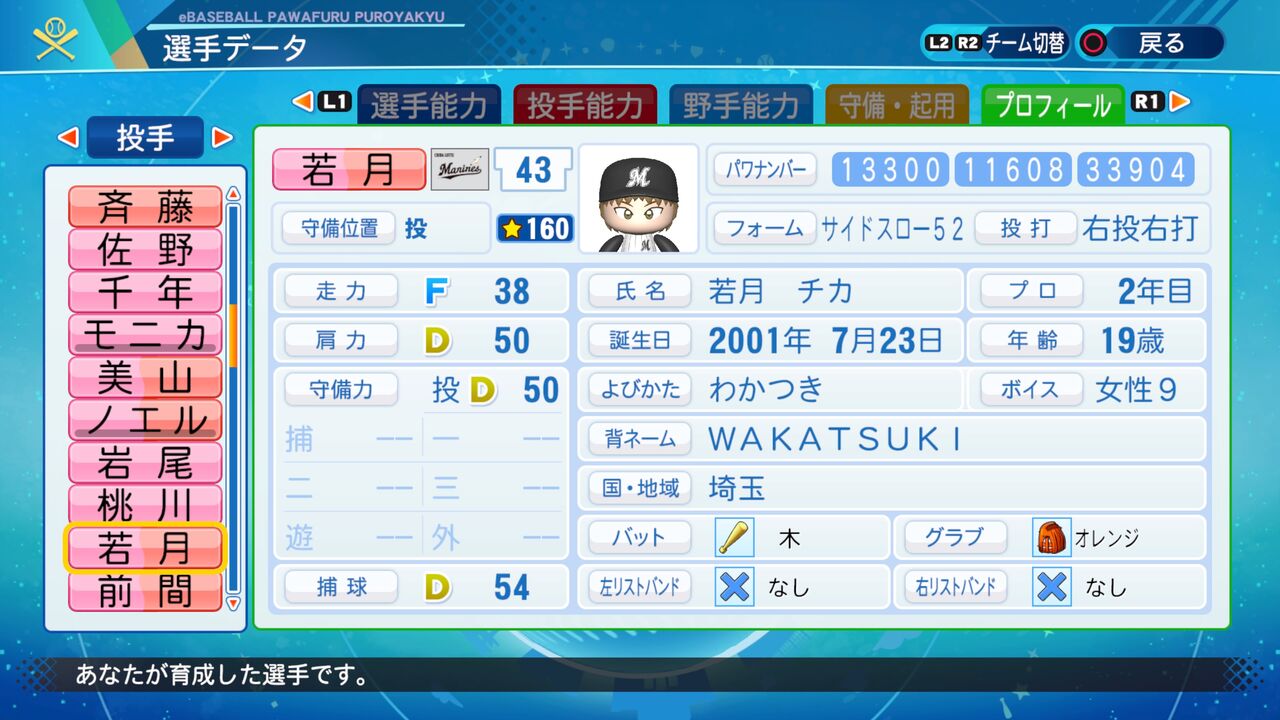1280x720 pixels.
Task: Select 若月 from the pitcher list
Action: [144, 548]
